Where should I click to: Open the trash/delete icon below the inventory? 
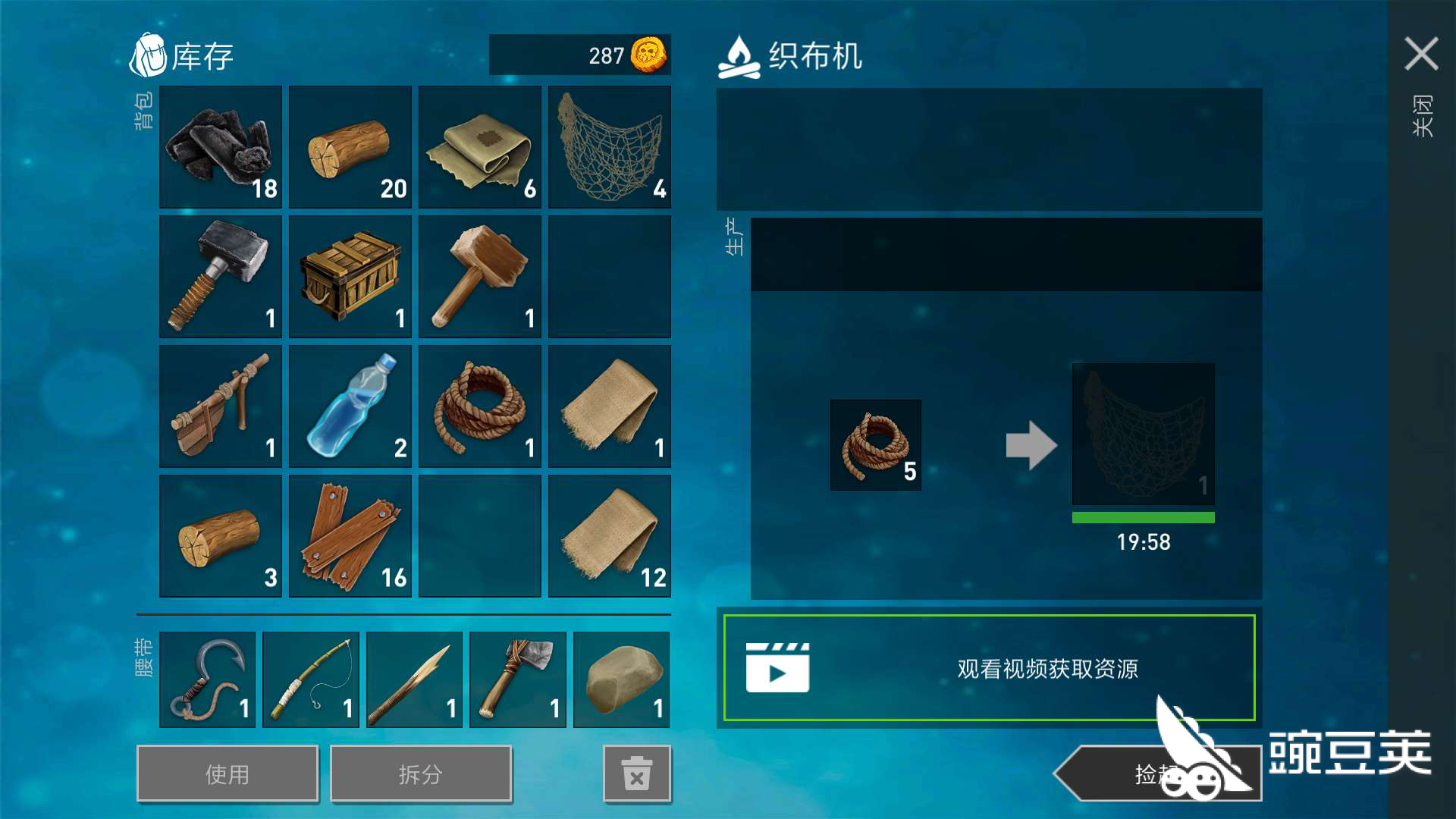coord(637,773)
